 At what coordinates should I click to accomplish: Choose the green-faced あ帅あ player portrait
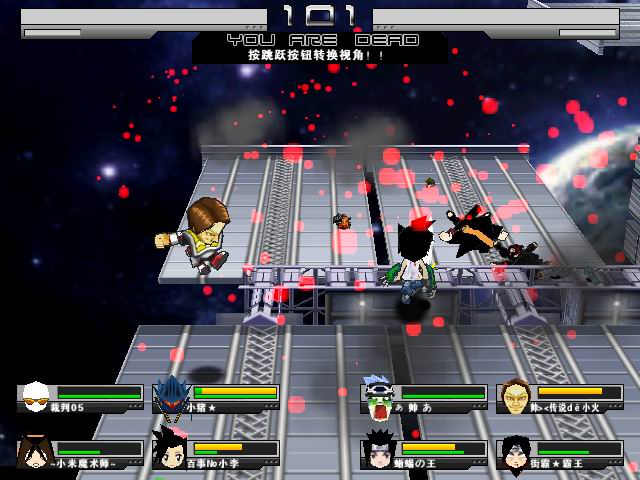tap(380, 397)
